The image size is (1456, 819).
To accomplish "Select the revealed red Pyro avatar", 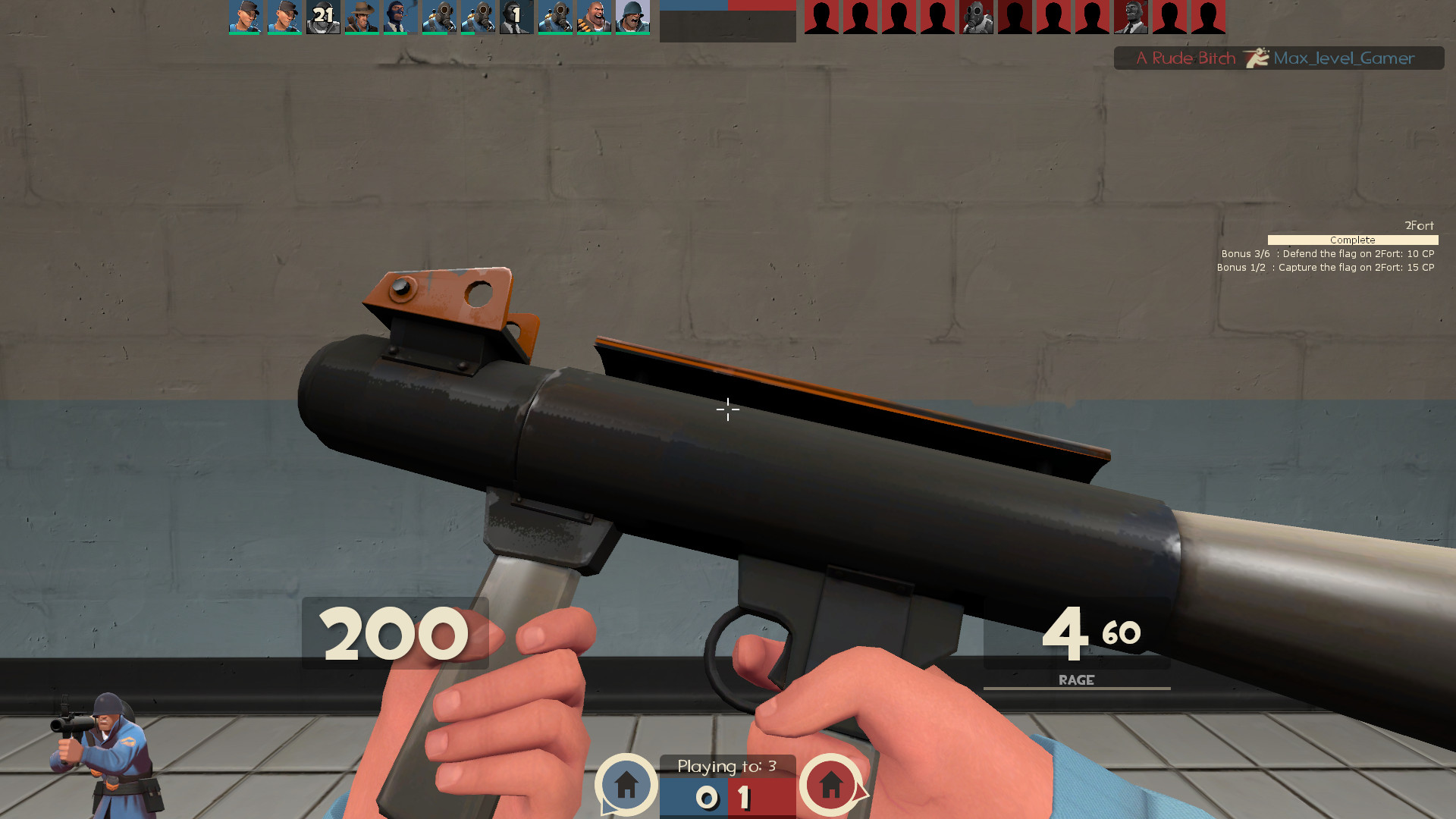I will coord(976,17).
